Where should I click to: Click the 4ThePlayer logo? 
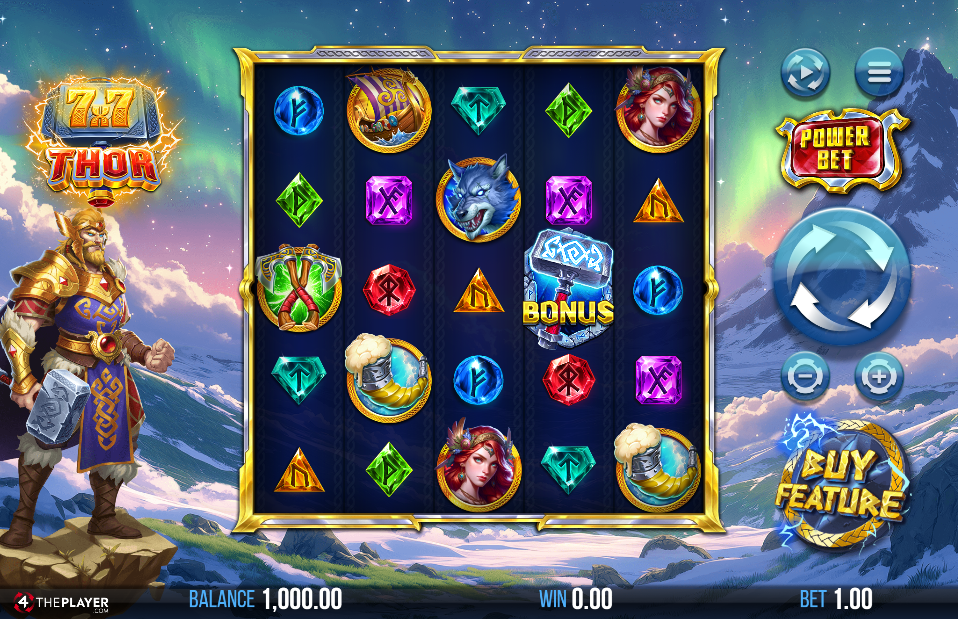click(62, 602)
